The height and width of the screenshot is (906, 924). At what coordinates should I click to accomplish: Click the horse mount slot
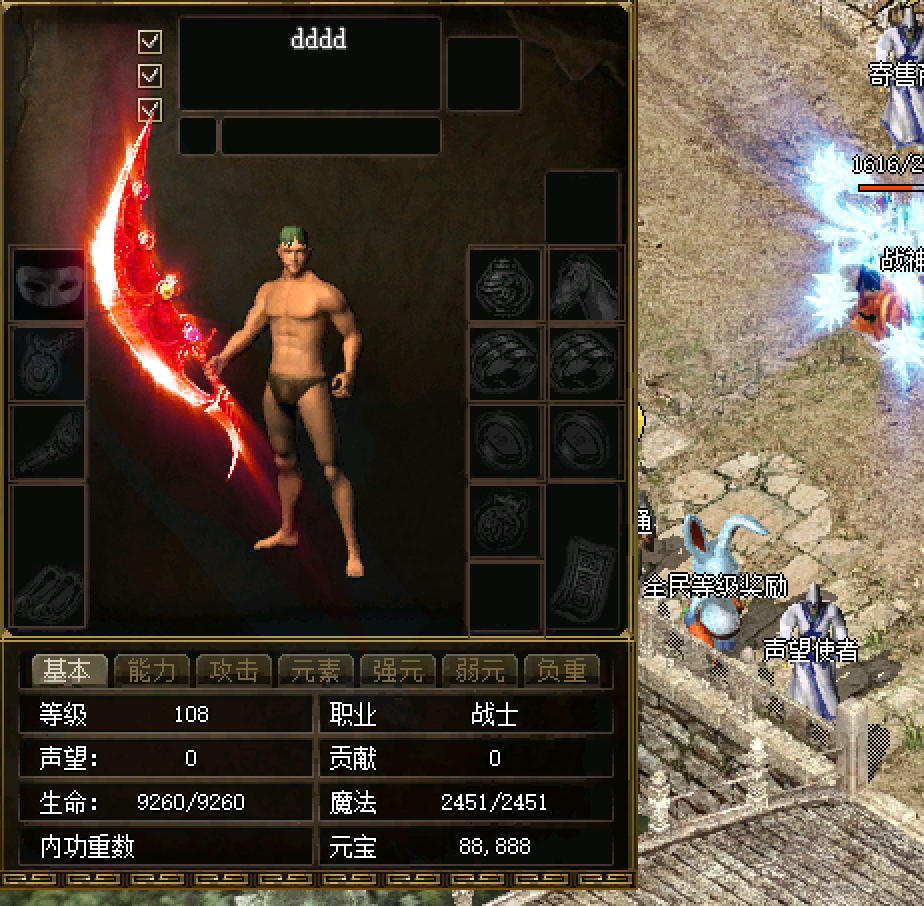[x=585, y=284]
